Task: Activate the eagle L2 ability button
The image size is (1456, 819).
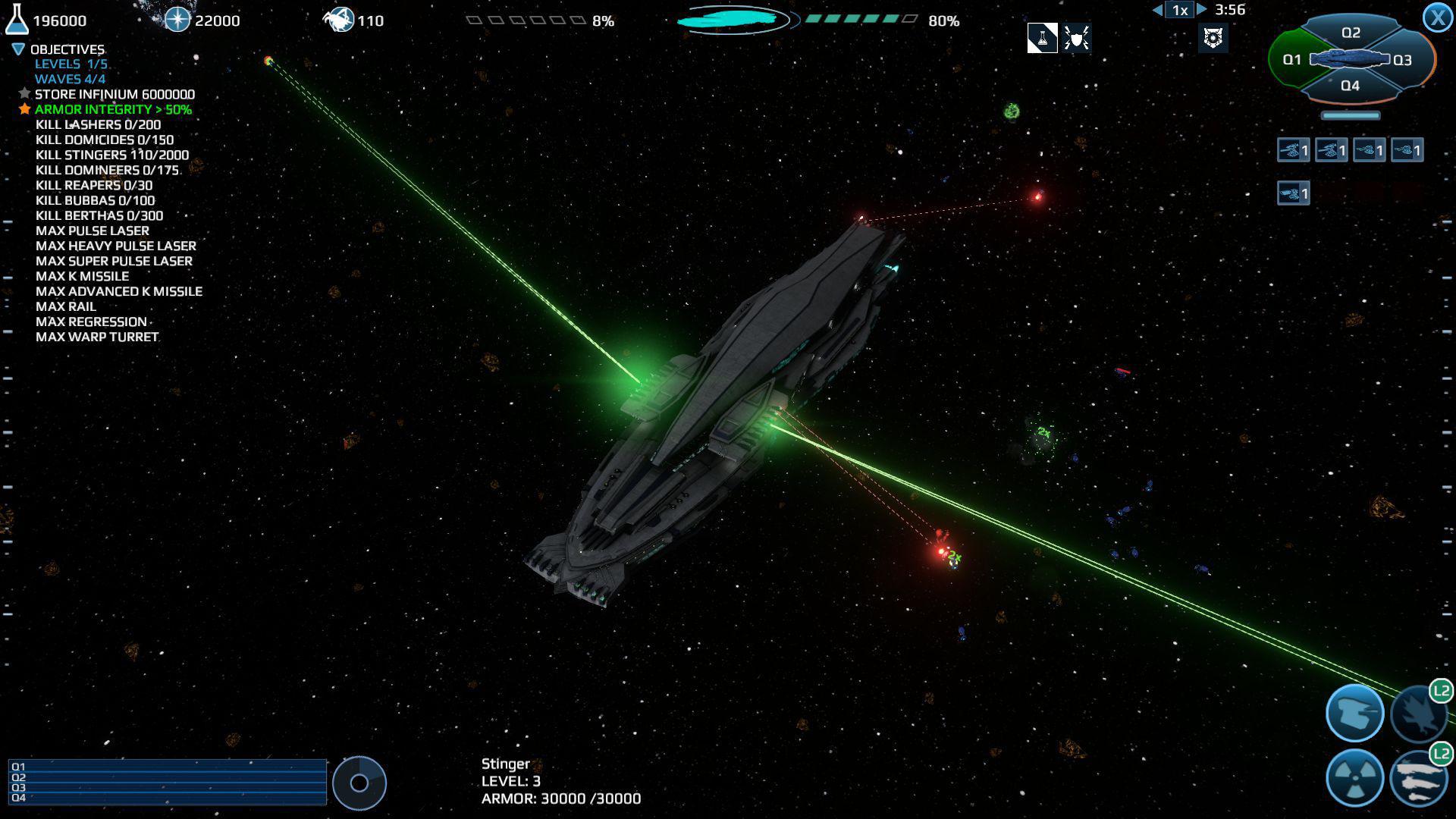Action: click(x=1422, y=713)
